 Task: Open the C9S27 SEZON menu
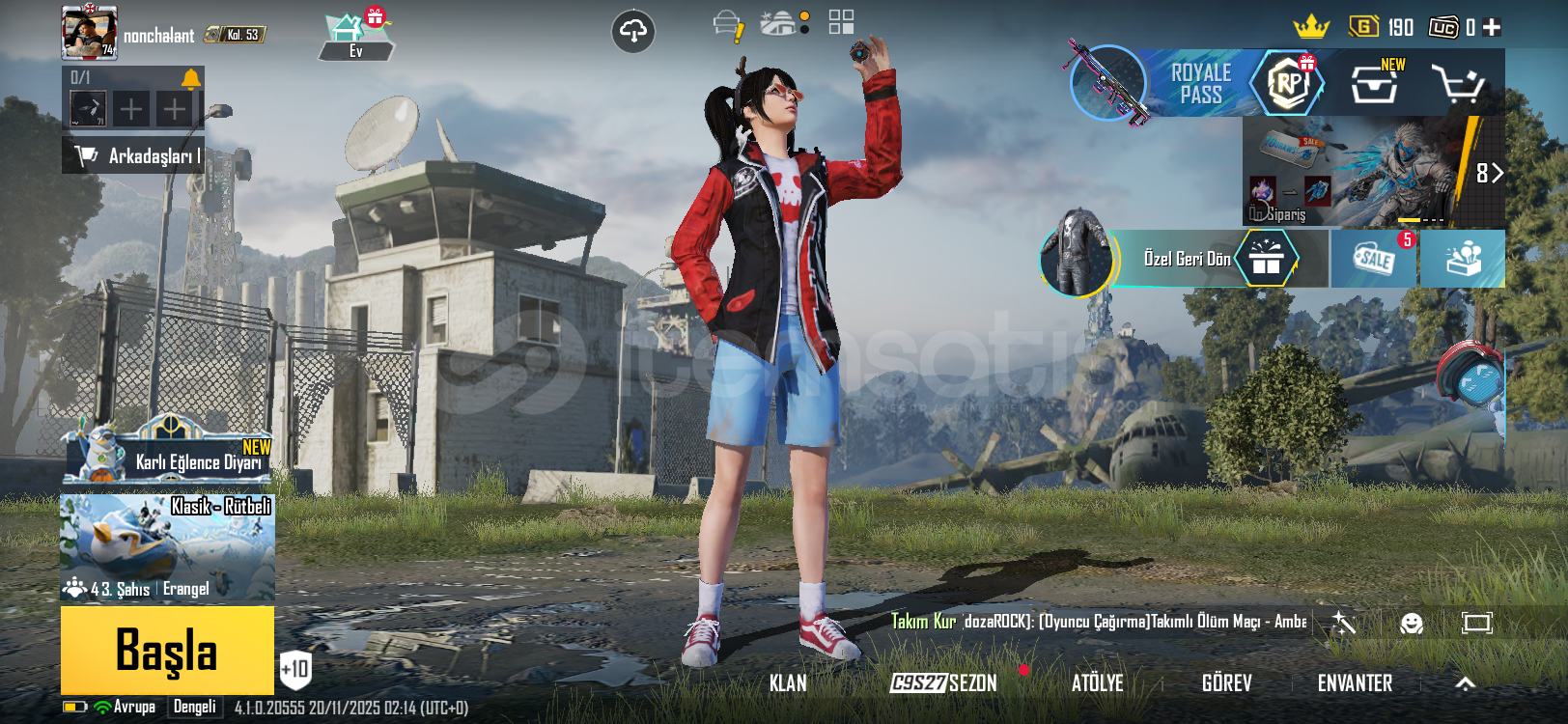click(x=943, y=683)
